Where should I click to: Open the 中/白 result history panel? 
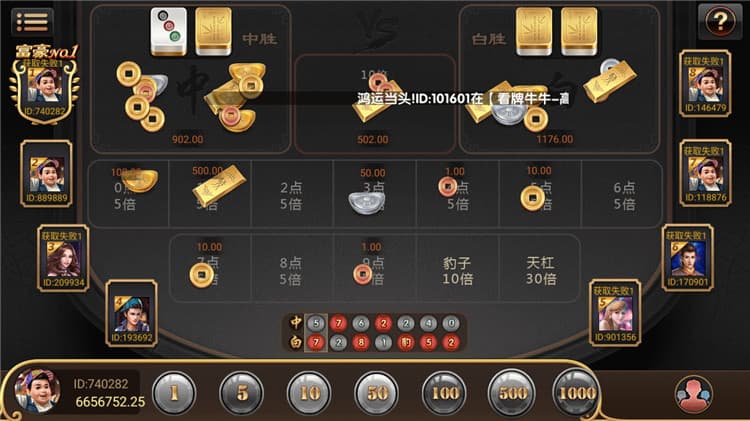coord(376,333)
